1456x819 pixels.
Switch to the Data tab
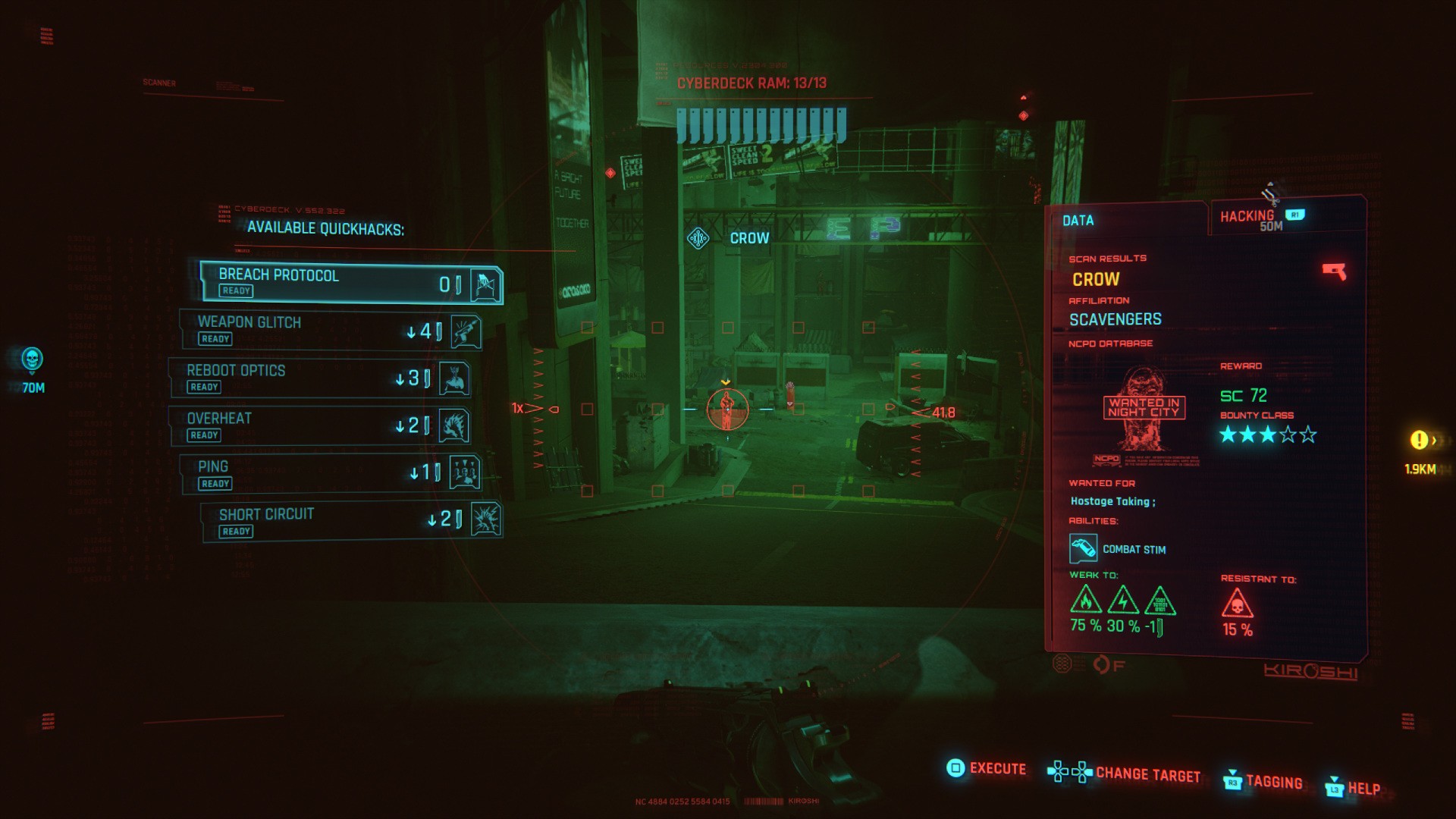tap(1078, 221)
